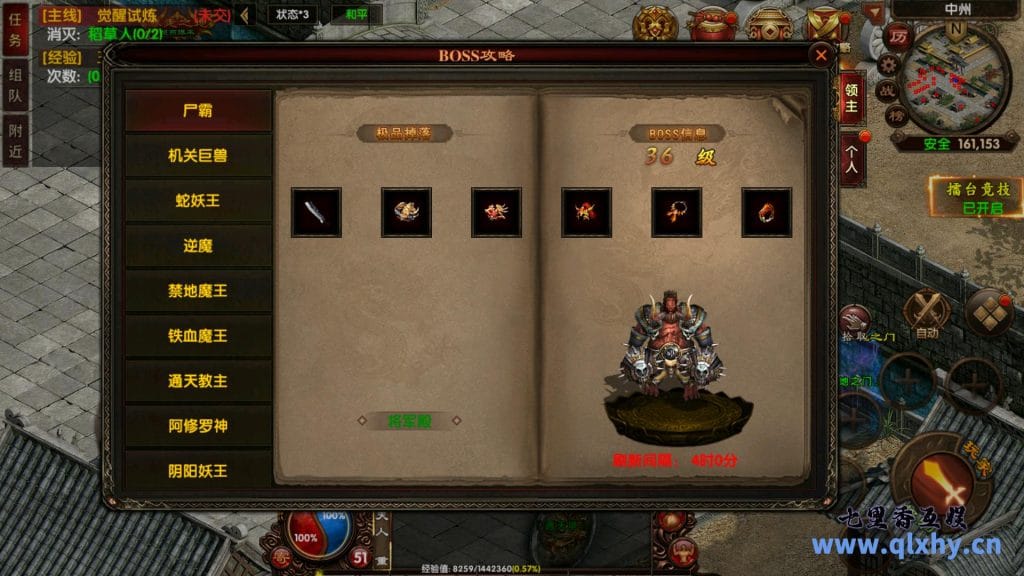The width and height of the screenshot is (1024, 576).
Task: Close the BOSS攻略 window
Action: coord(821,55)
